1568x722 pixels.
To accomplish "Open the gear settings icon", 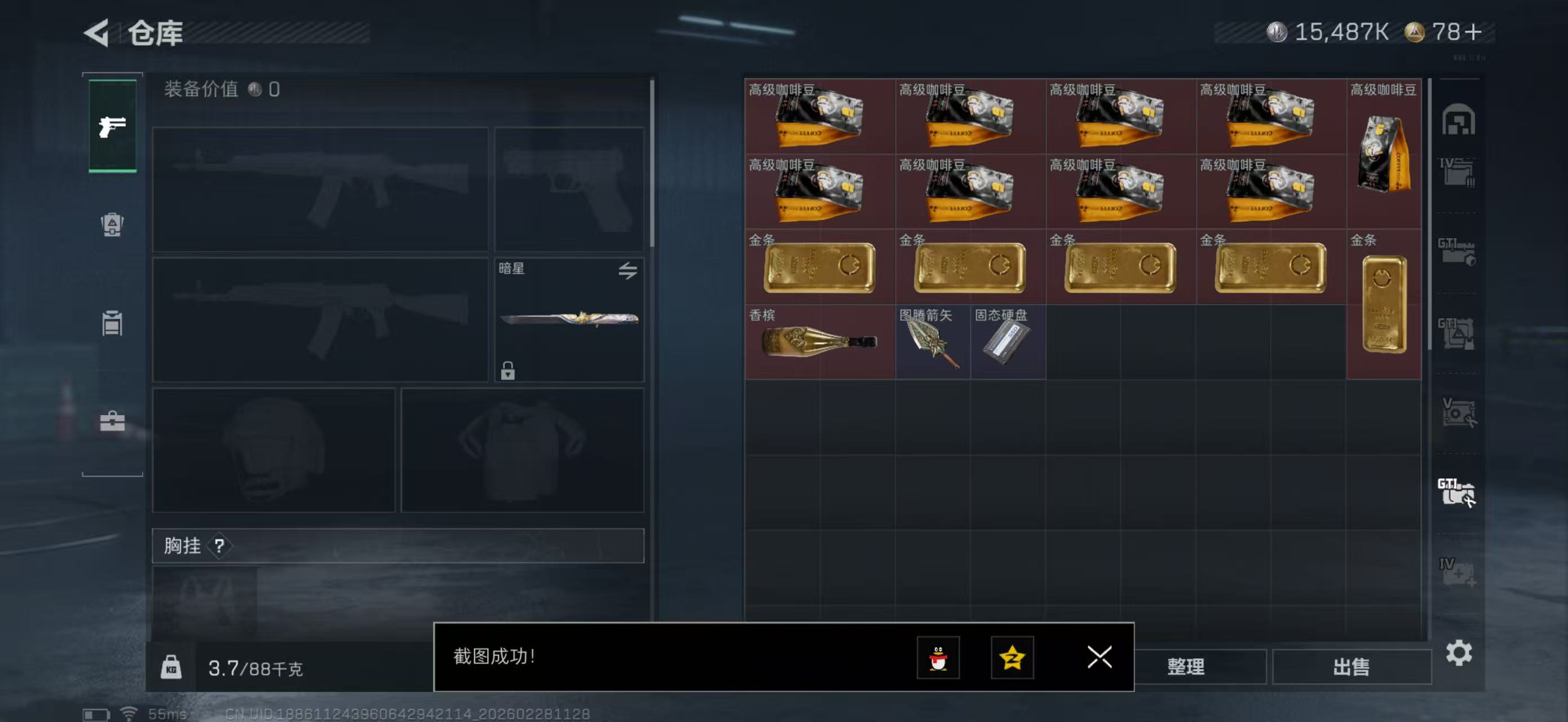I will click(1459, 653).
